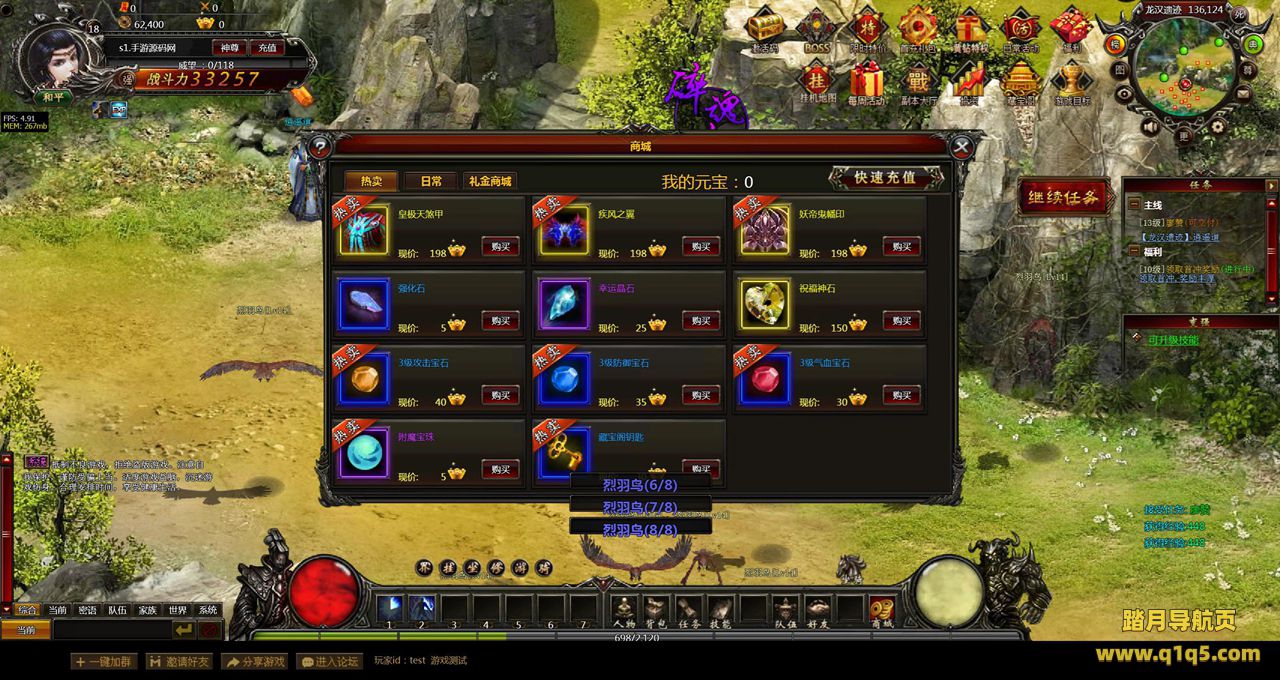Click the 快速充值 quick recharge button
Viewport: 1280px width, 680px height.
pyautogui.click(x=885, y=178)
